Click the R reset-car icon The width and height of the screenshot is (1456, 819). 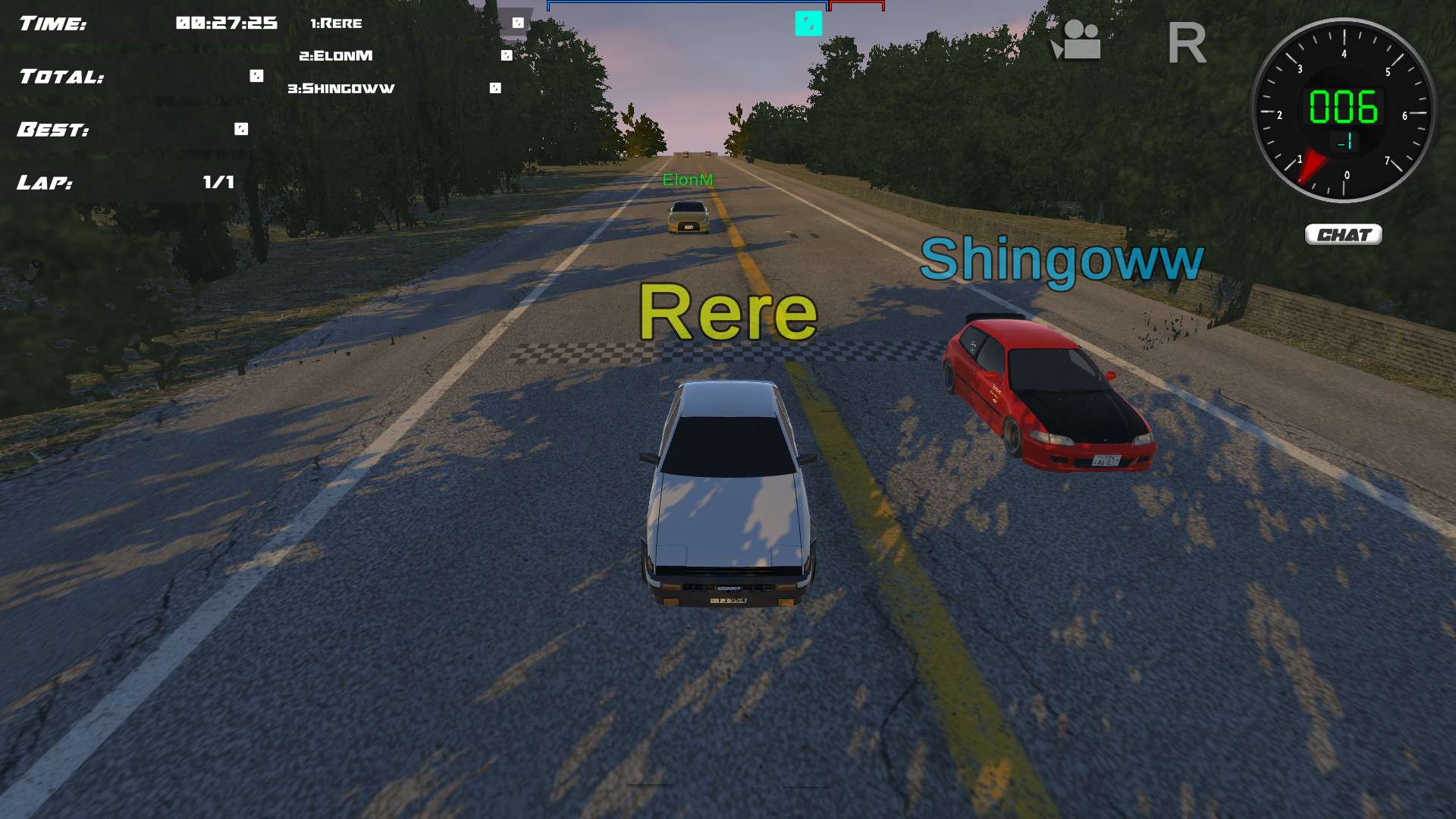pyautogui.click(x=1187, y=42)
